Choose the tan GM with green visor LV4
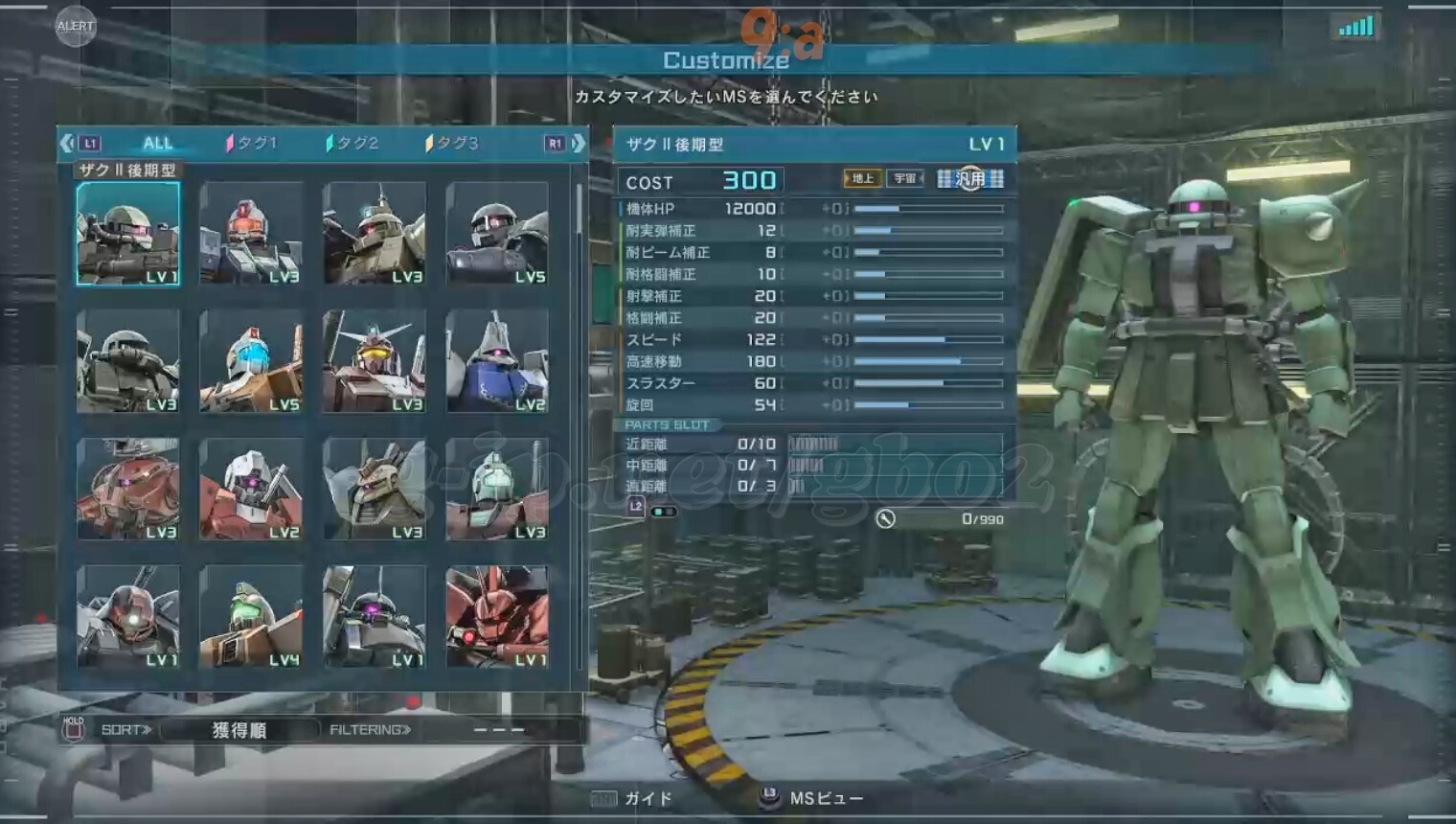The image size is (1456, 824). point(251,616)
